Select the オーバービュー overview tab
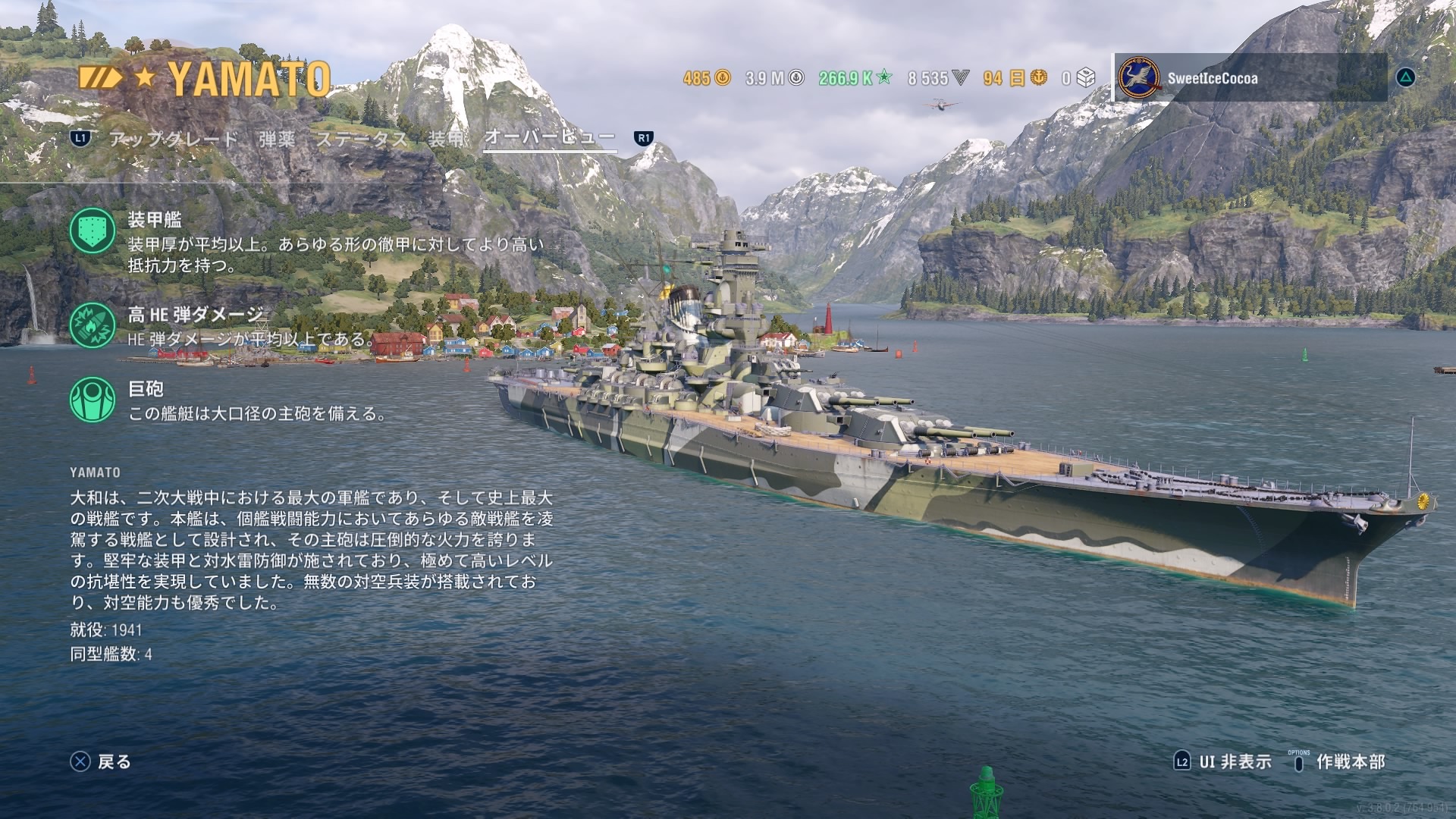Viewport: 1456px width, 819px height. click(x=550, y=137)
